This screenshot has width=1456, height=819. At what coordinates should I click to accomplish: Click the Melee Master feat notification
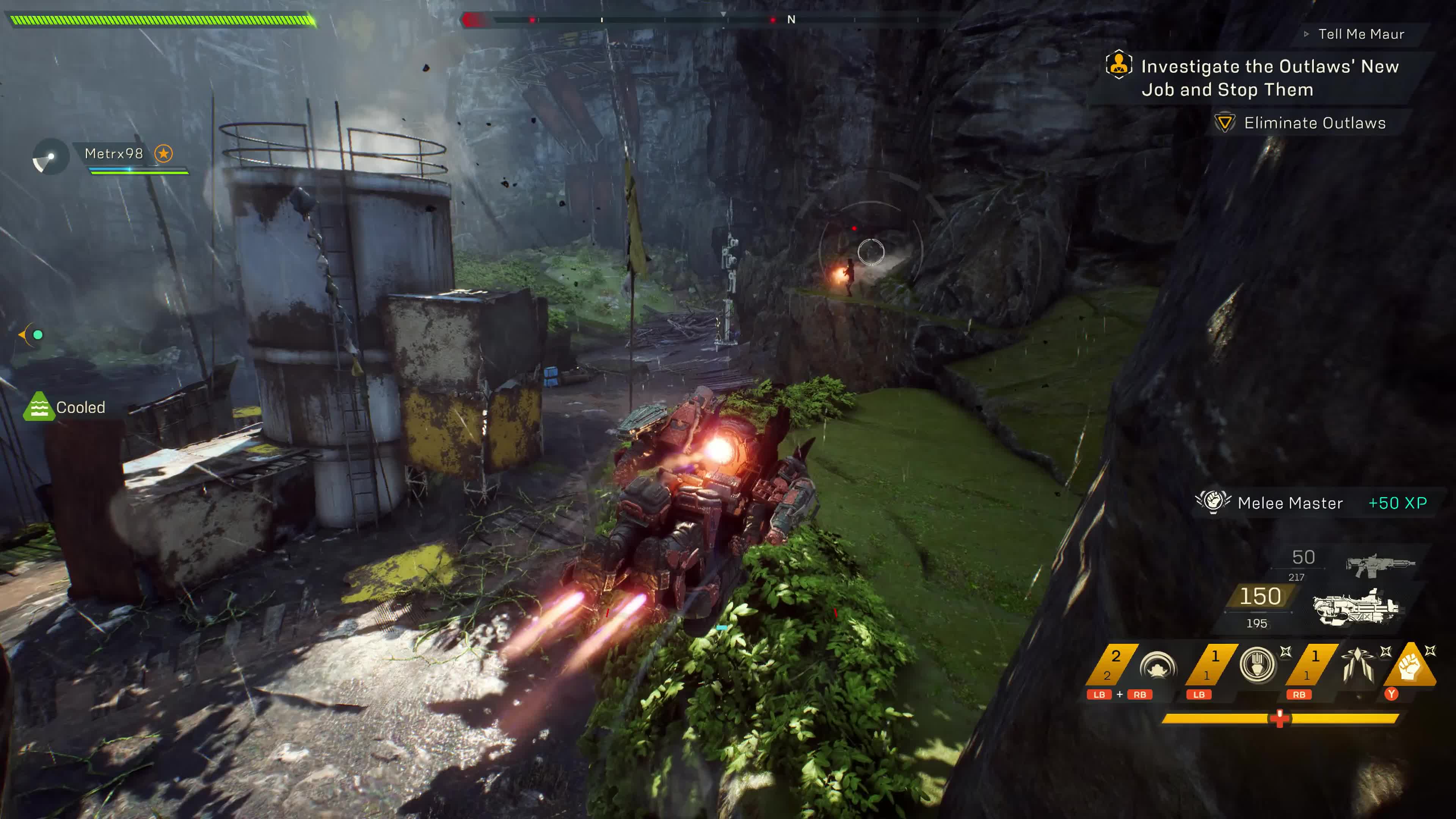1289,503
